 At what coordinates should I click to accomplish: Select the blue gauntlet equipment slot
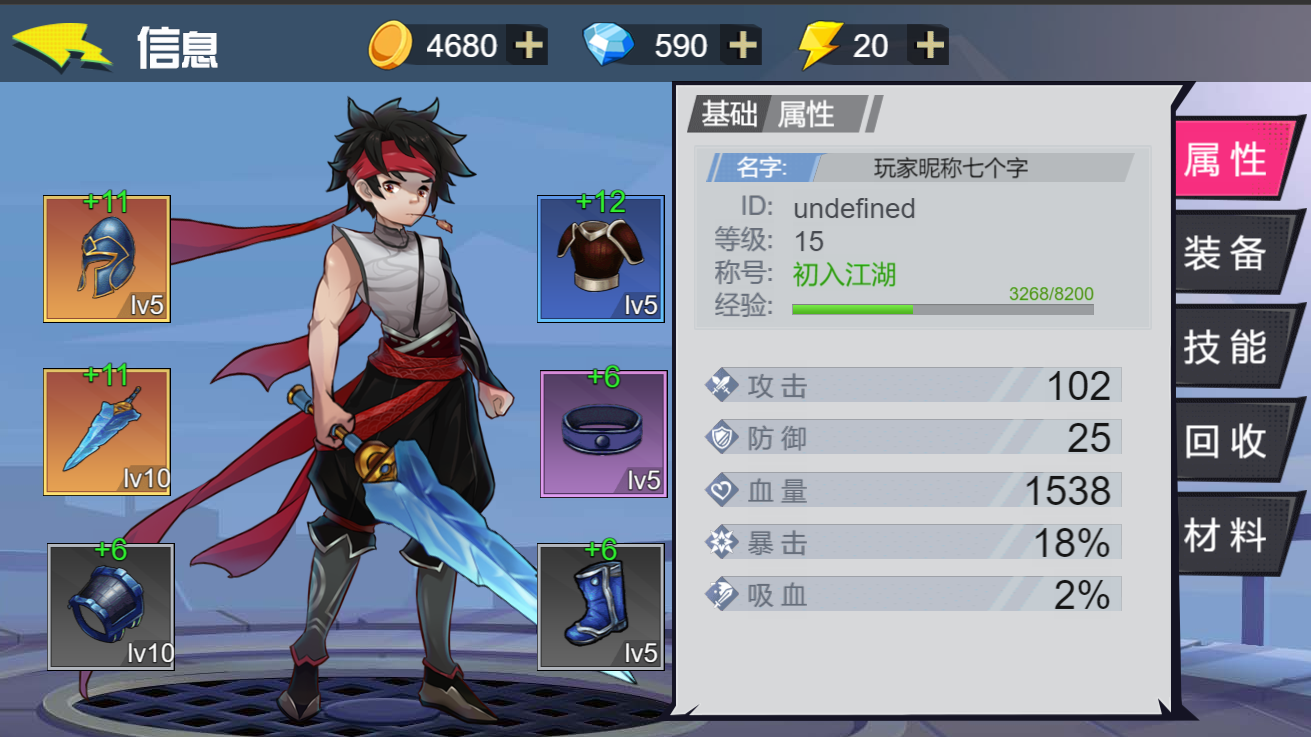point(111,606)
